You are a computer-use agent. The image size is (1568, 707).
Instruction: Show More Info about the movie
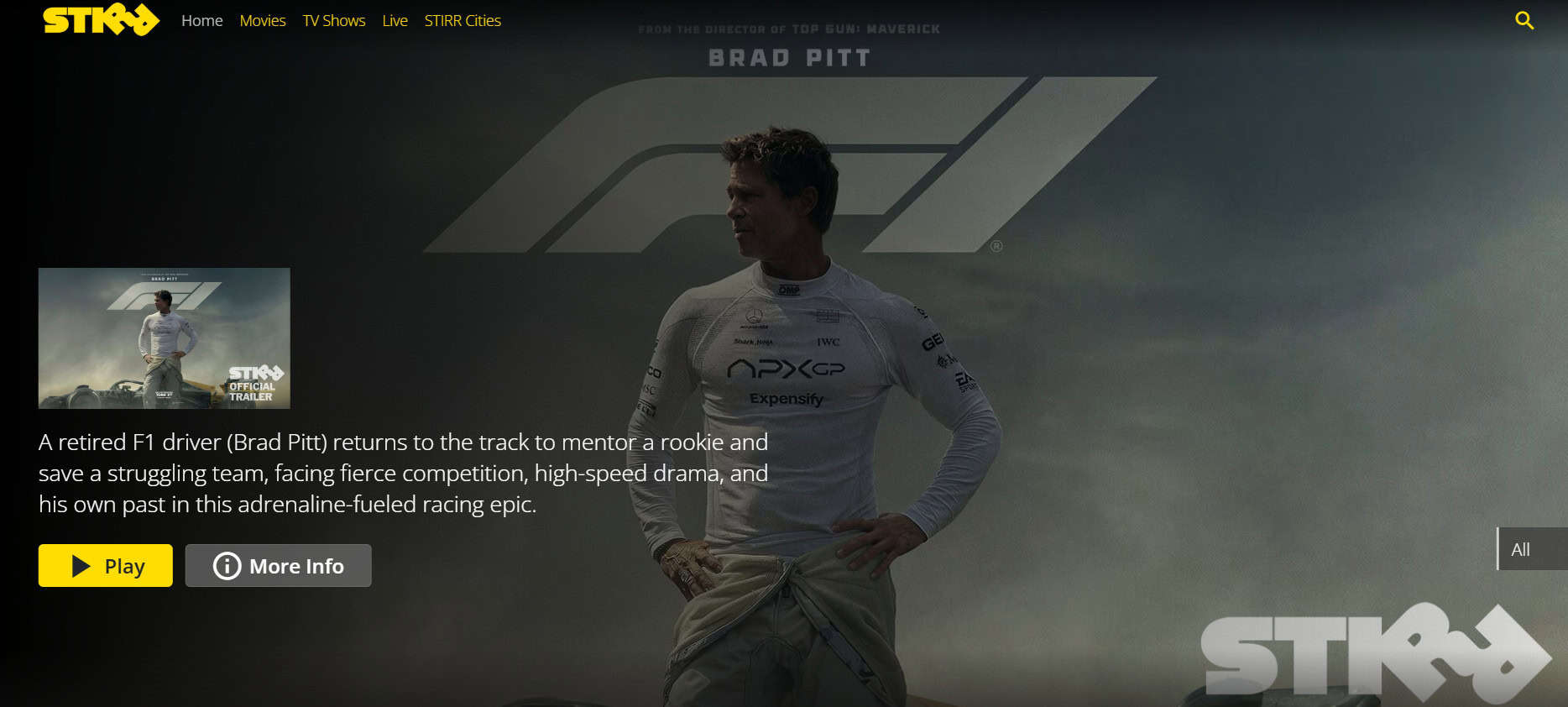[279, 566]
